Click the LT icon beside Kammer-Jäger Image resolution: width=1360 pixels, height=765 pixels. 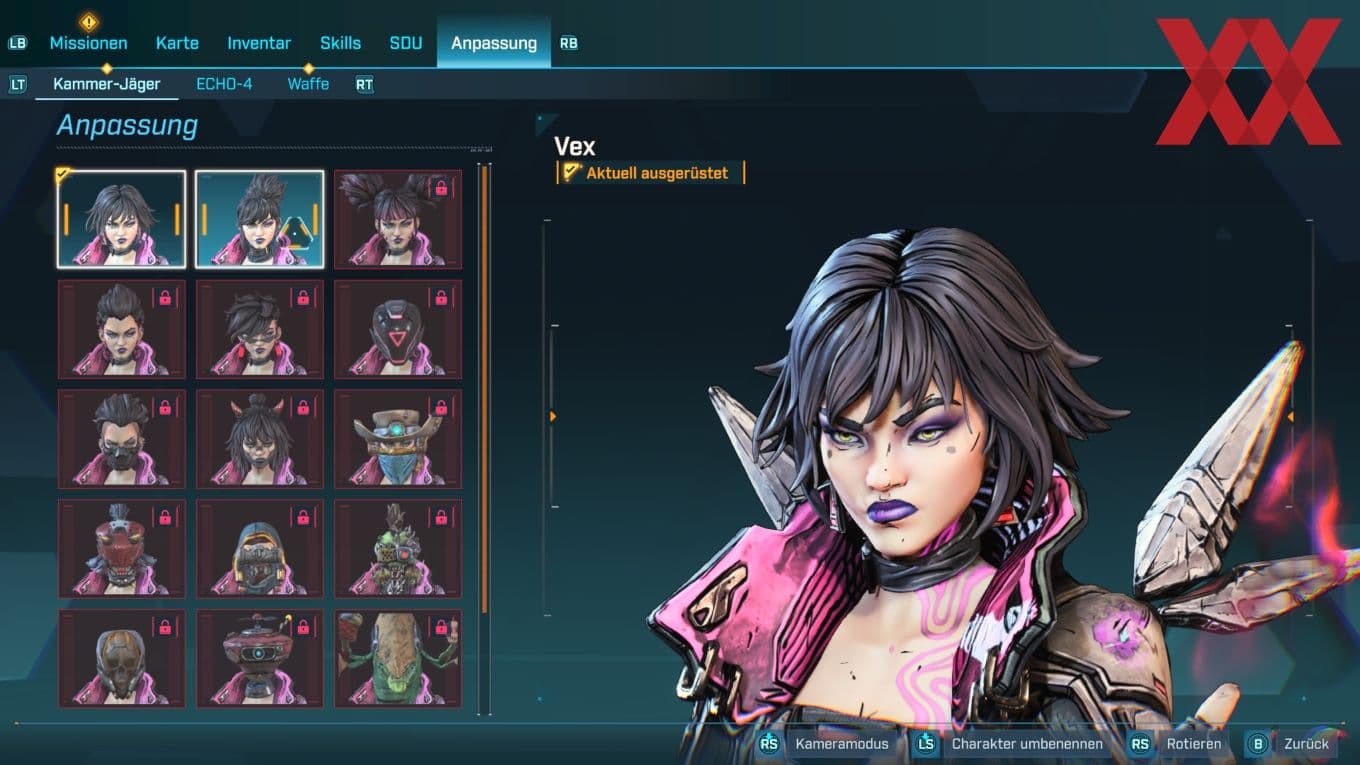(17, 85)
